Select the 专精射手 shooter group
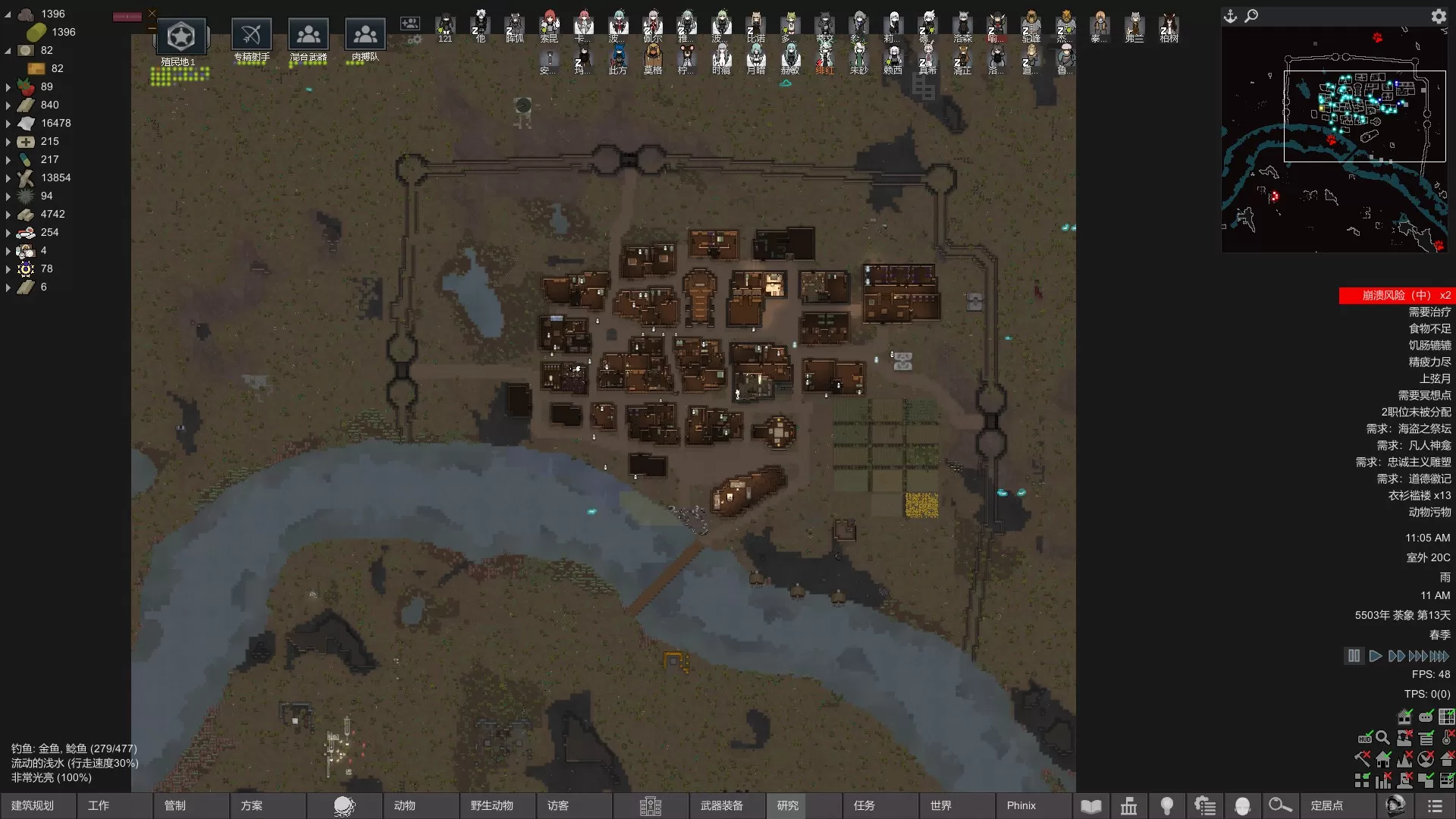This screenshot has height=819, width=1456. (252, 35)
